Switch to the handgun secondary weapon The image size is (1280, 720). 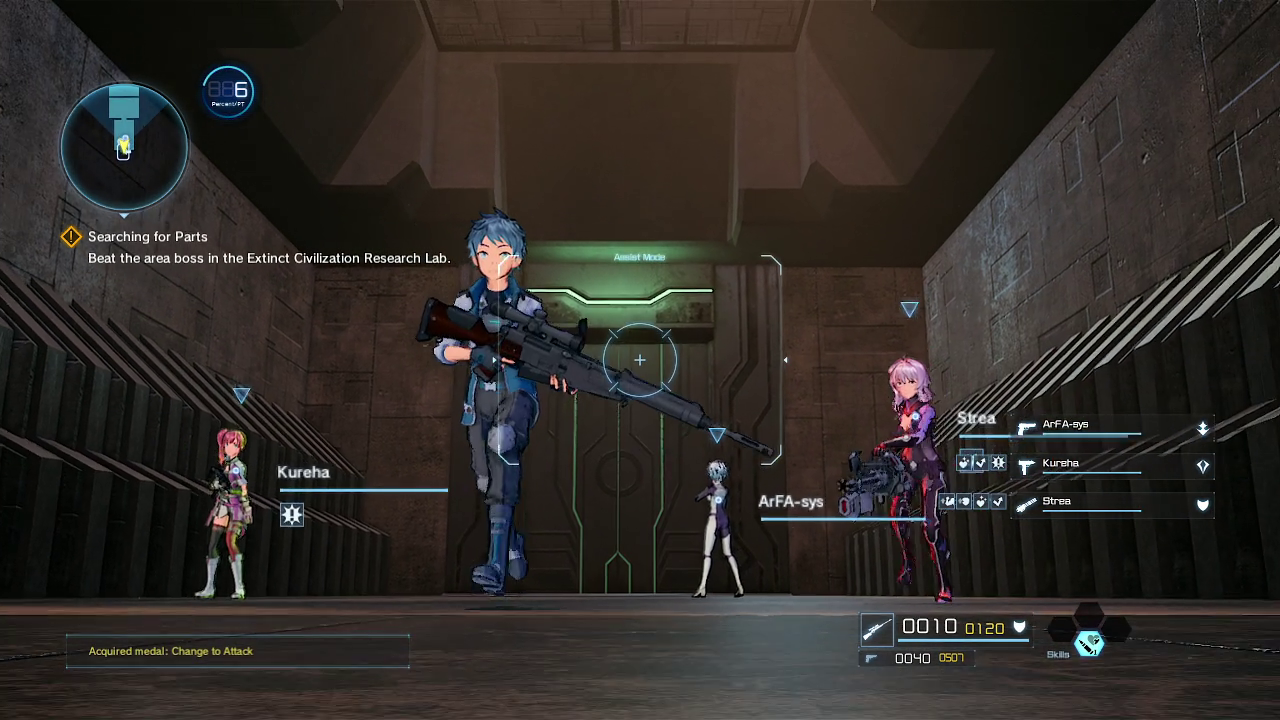tap(871, 658)
